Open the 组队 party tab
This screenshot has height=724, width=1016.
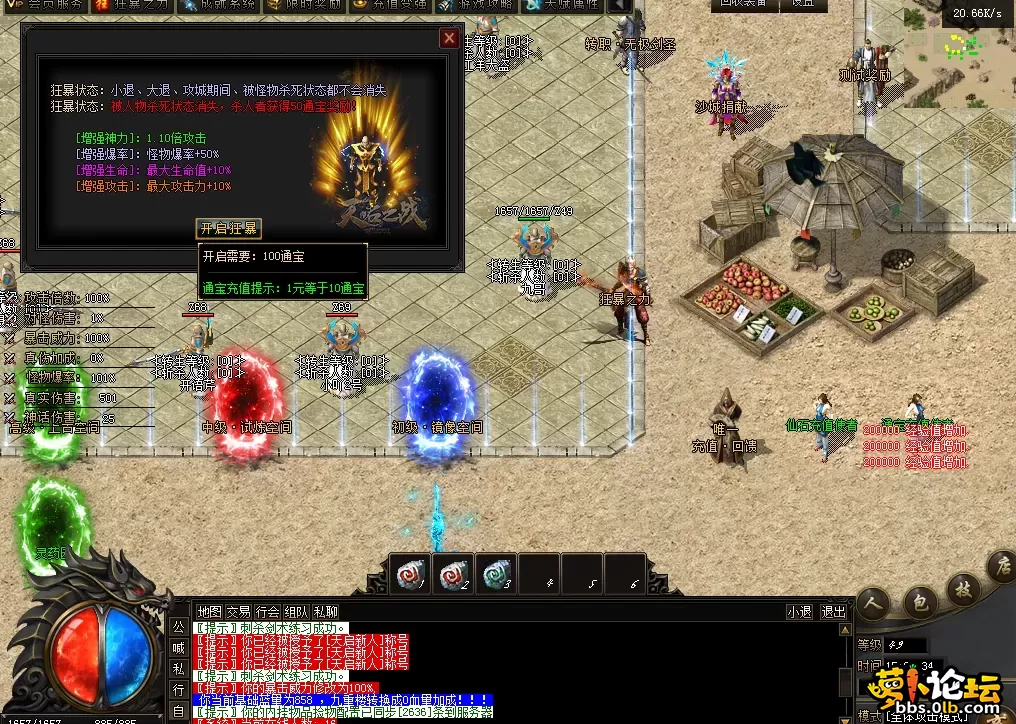(296, 611)
